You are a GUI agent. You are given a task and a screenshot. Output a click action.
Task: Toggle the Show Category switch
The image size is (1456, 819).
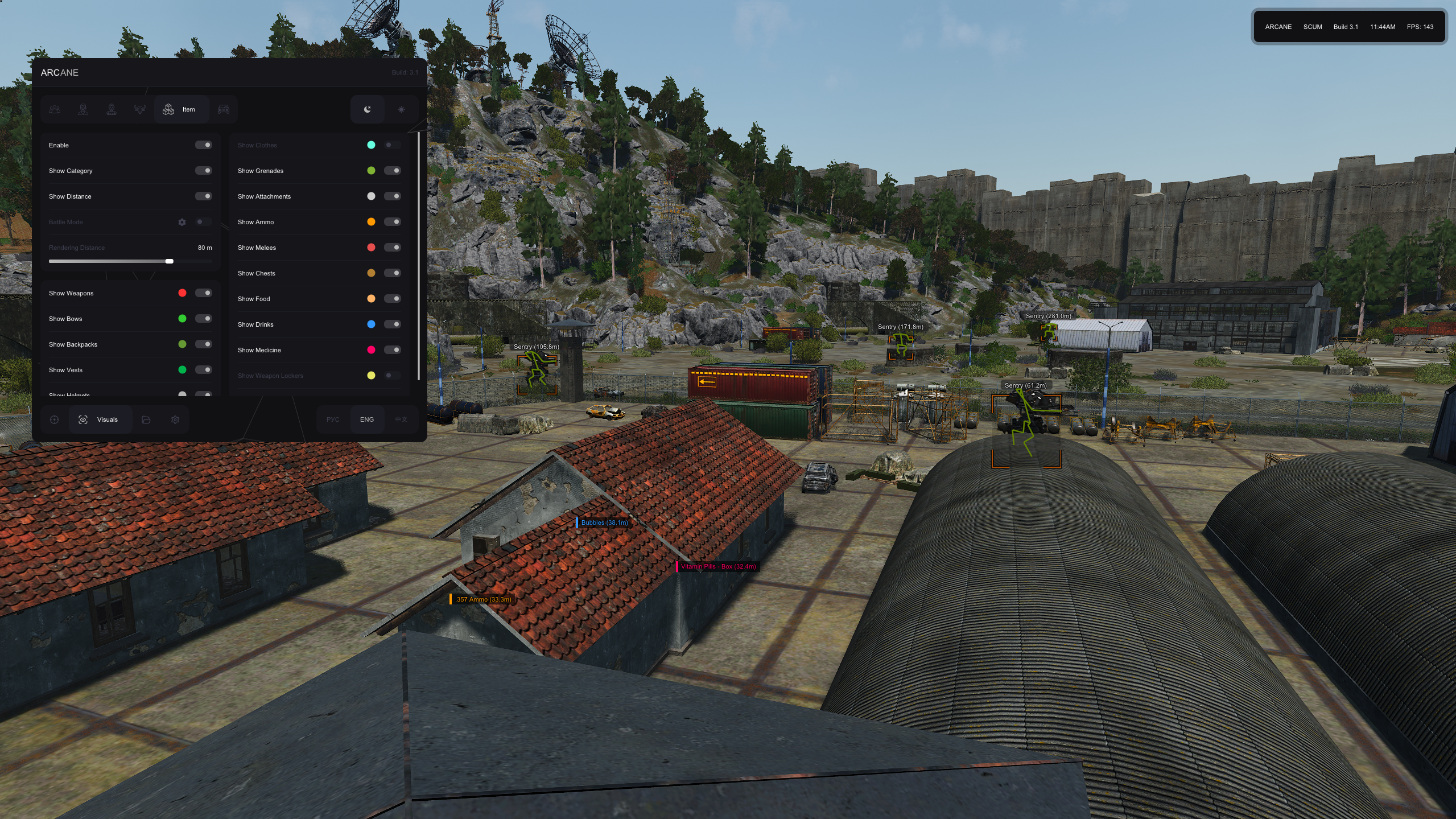203,171
